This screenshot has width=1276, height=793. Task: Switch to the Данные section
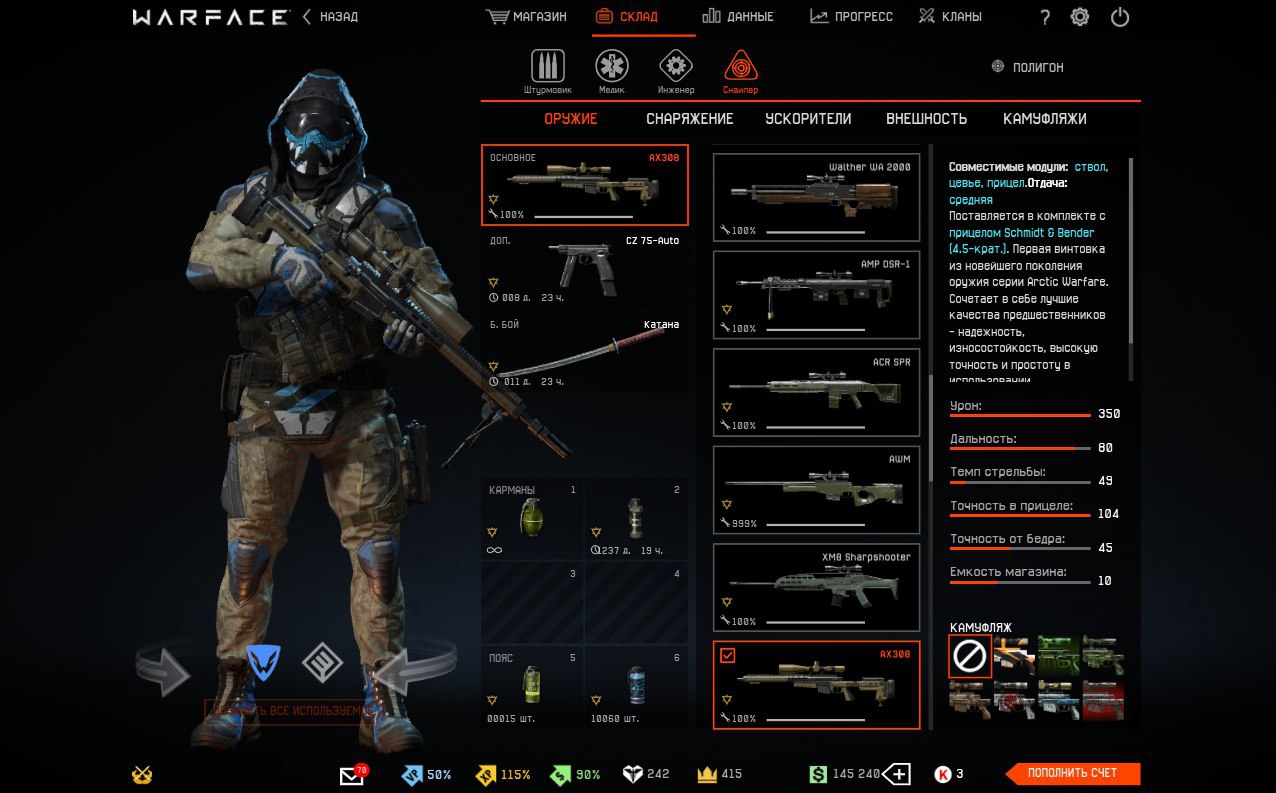pos(738,17)
